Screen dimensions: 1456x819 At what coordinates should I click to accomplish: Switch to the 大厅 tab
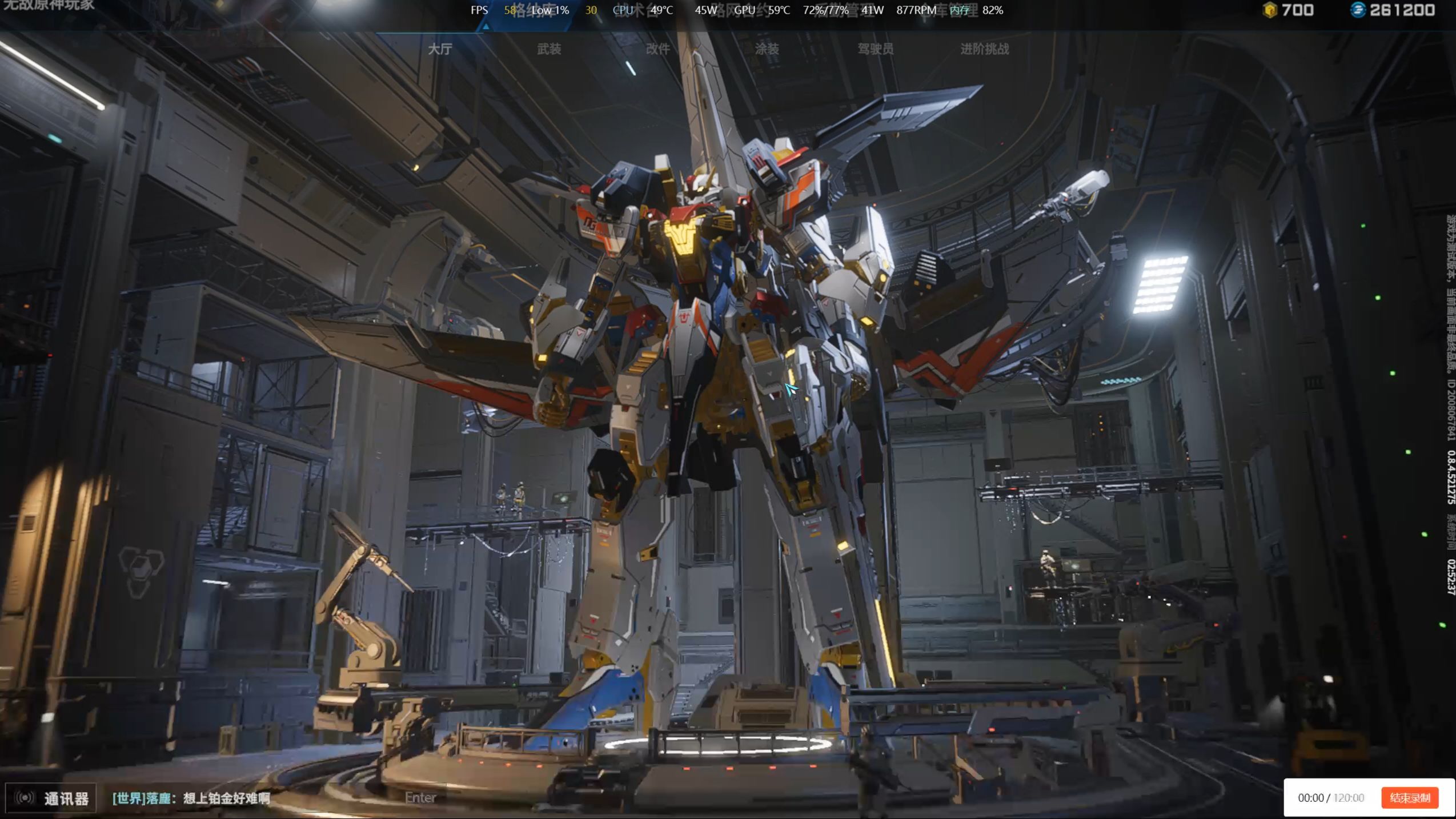tap(440, 49)
